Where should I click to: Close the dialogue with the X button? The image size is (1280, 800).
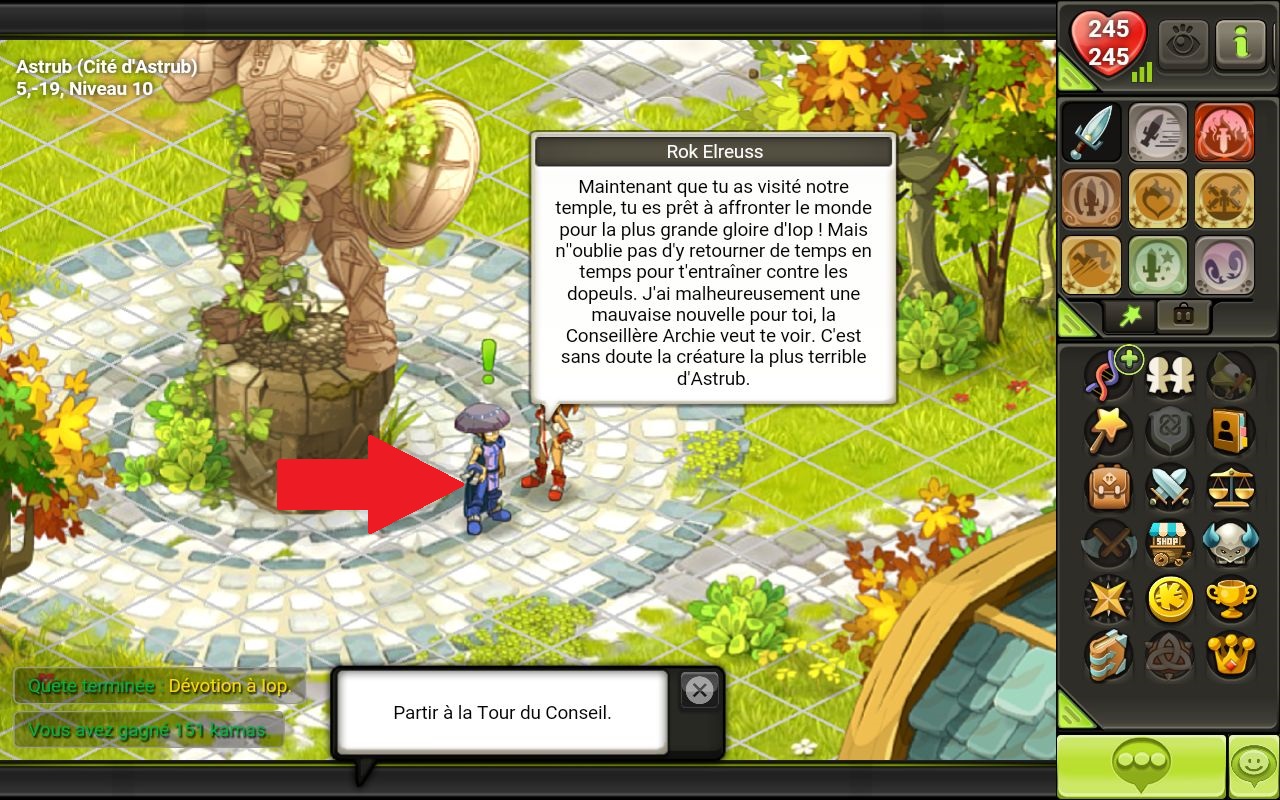pyautogui.click(x=699, y=690)
